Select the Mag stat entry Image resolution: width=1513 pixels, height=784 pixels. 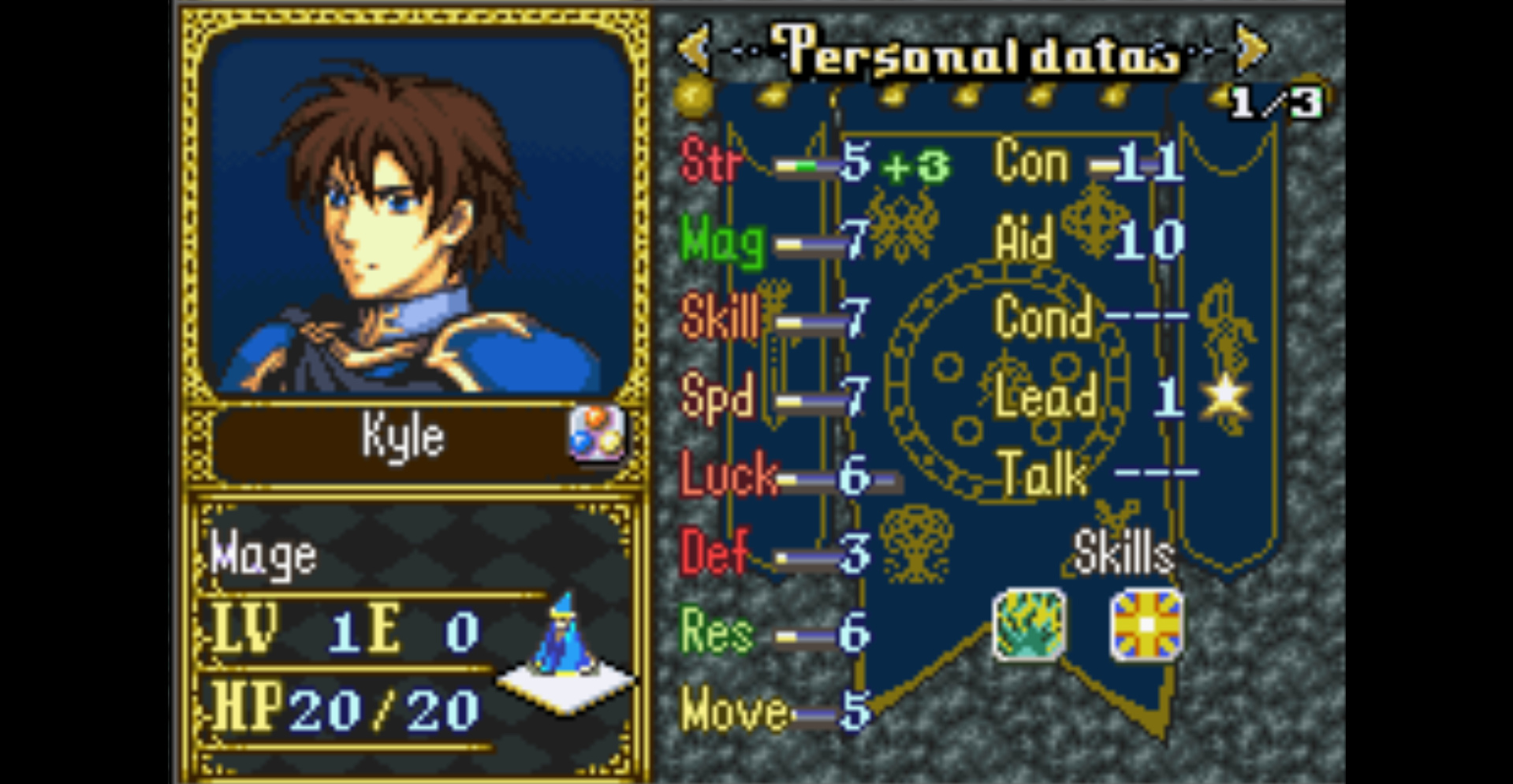point(721,242)
